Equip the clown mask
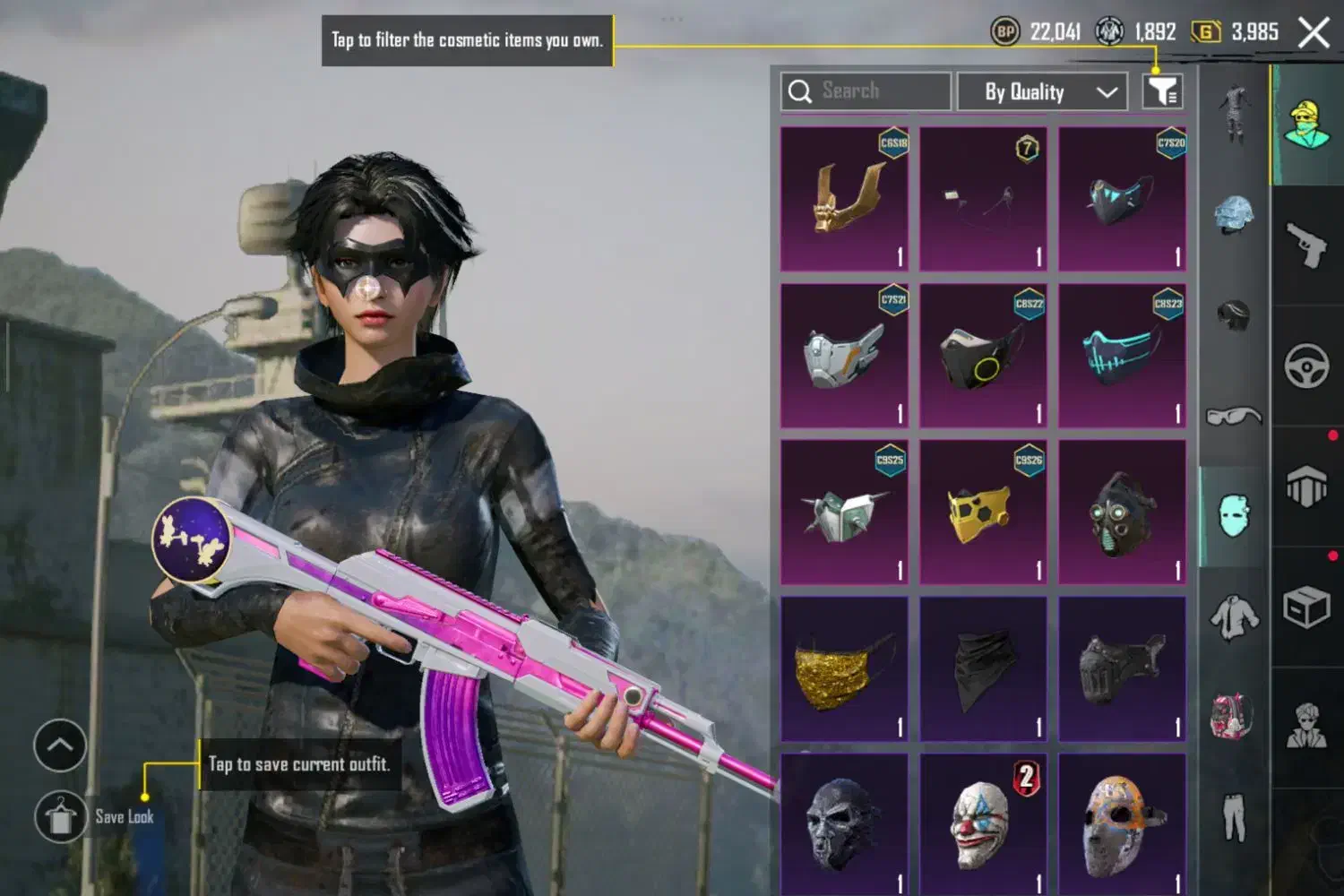This screenshot has width=1344, height=896. click(x=983, y=823)
